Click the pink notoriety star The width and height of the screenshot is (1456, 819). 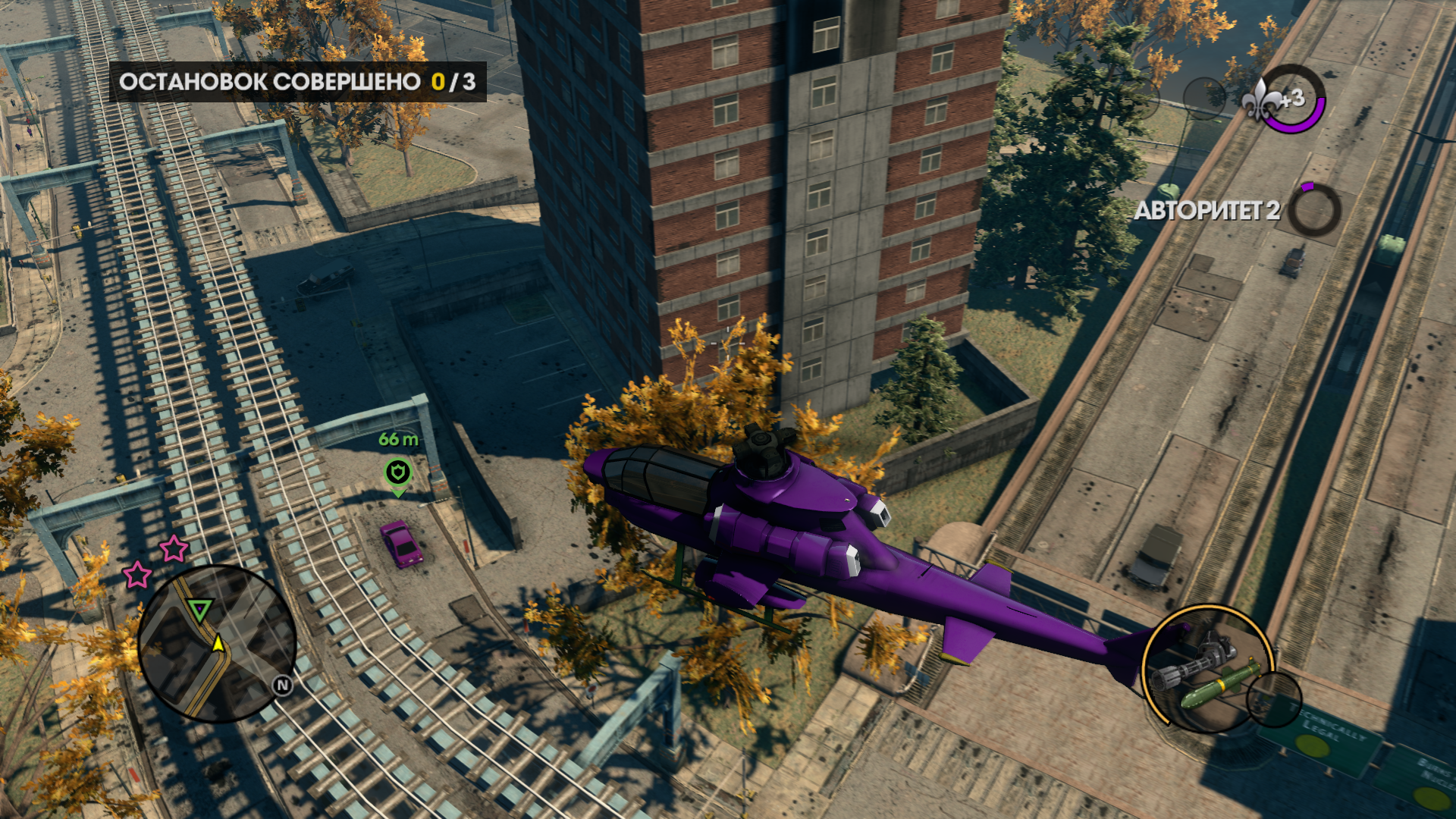pyautogui.click(x=174, y=548)
